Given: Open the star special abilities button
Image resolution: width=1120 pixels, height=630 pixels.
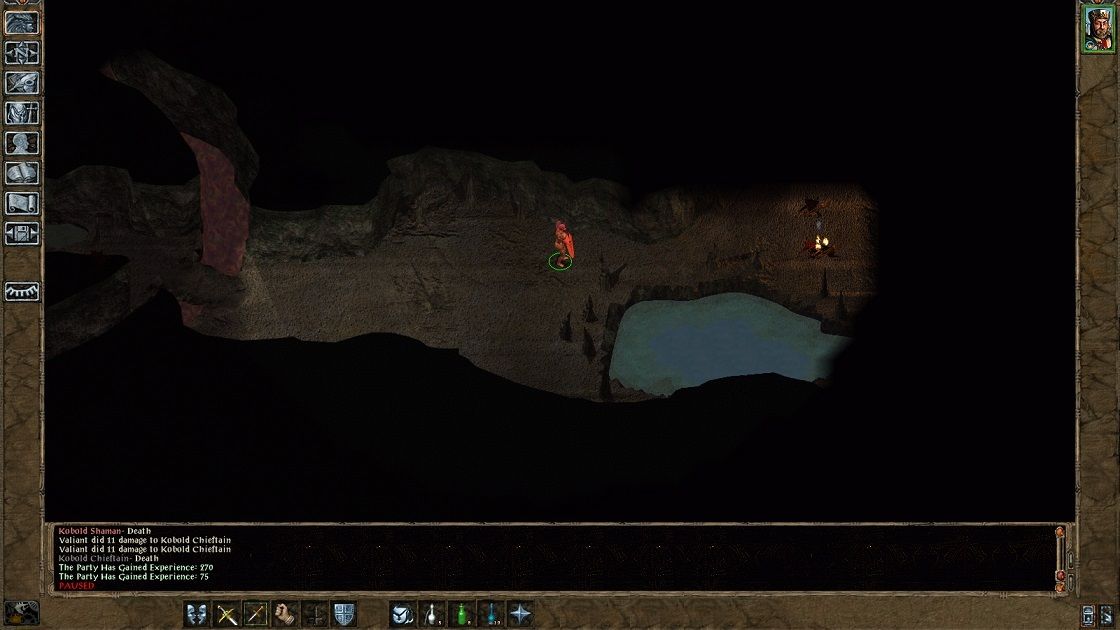Looking at the screenshot, I should tap(520, 614).
